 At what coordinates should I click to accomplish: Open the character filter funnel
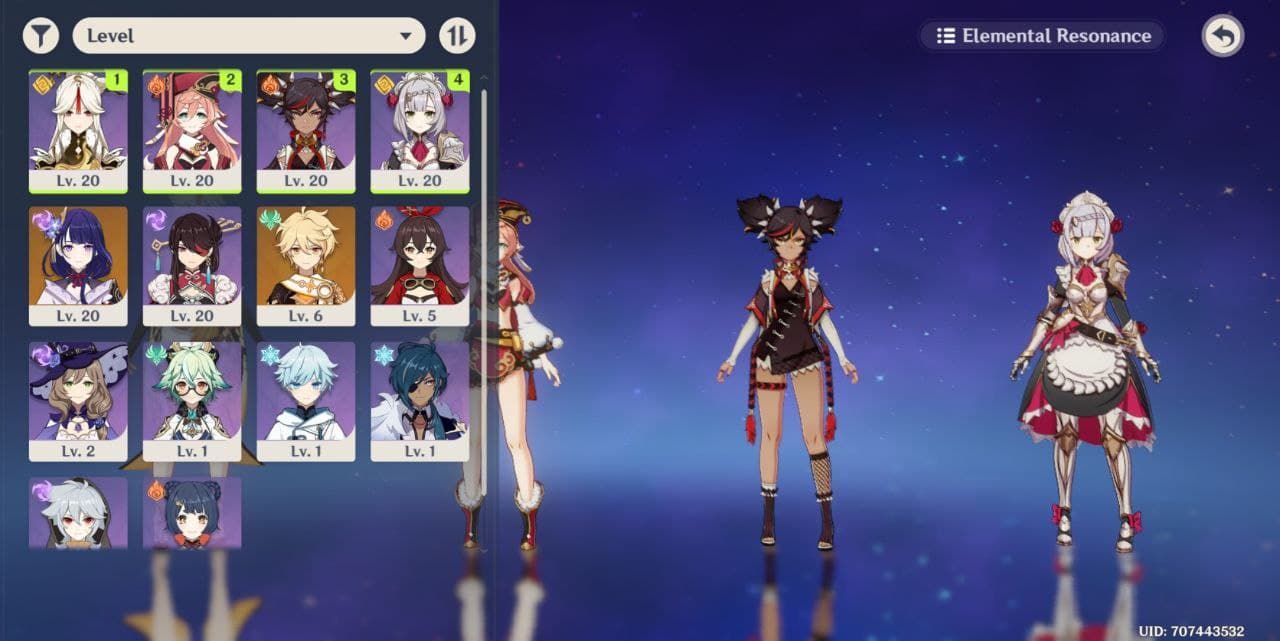coord(40,36)
